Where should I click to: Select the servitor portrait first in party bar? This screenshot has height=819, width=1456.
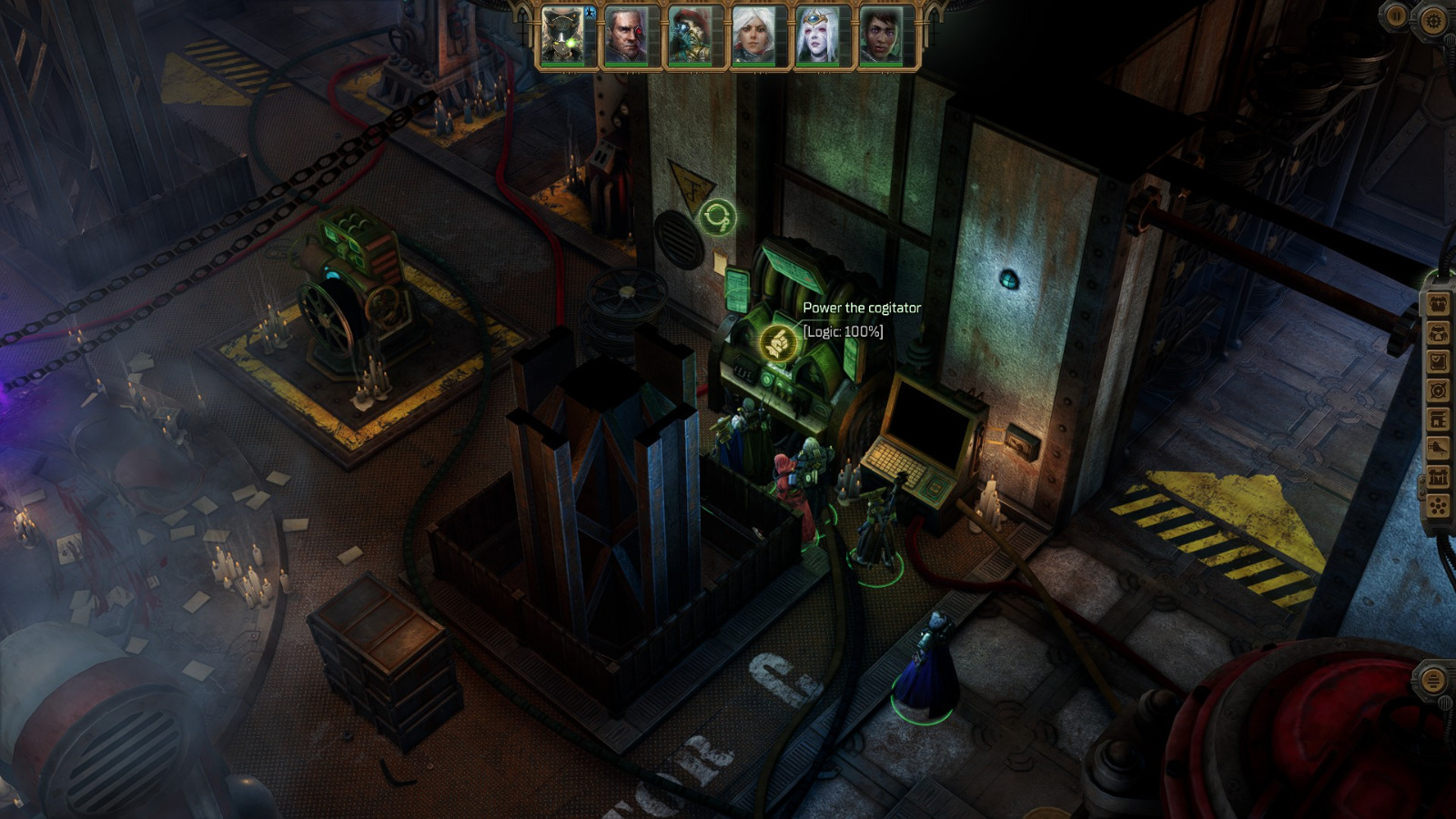(x=561, y=35)
